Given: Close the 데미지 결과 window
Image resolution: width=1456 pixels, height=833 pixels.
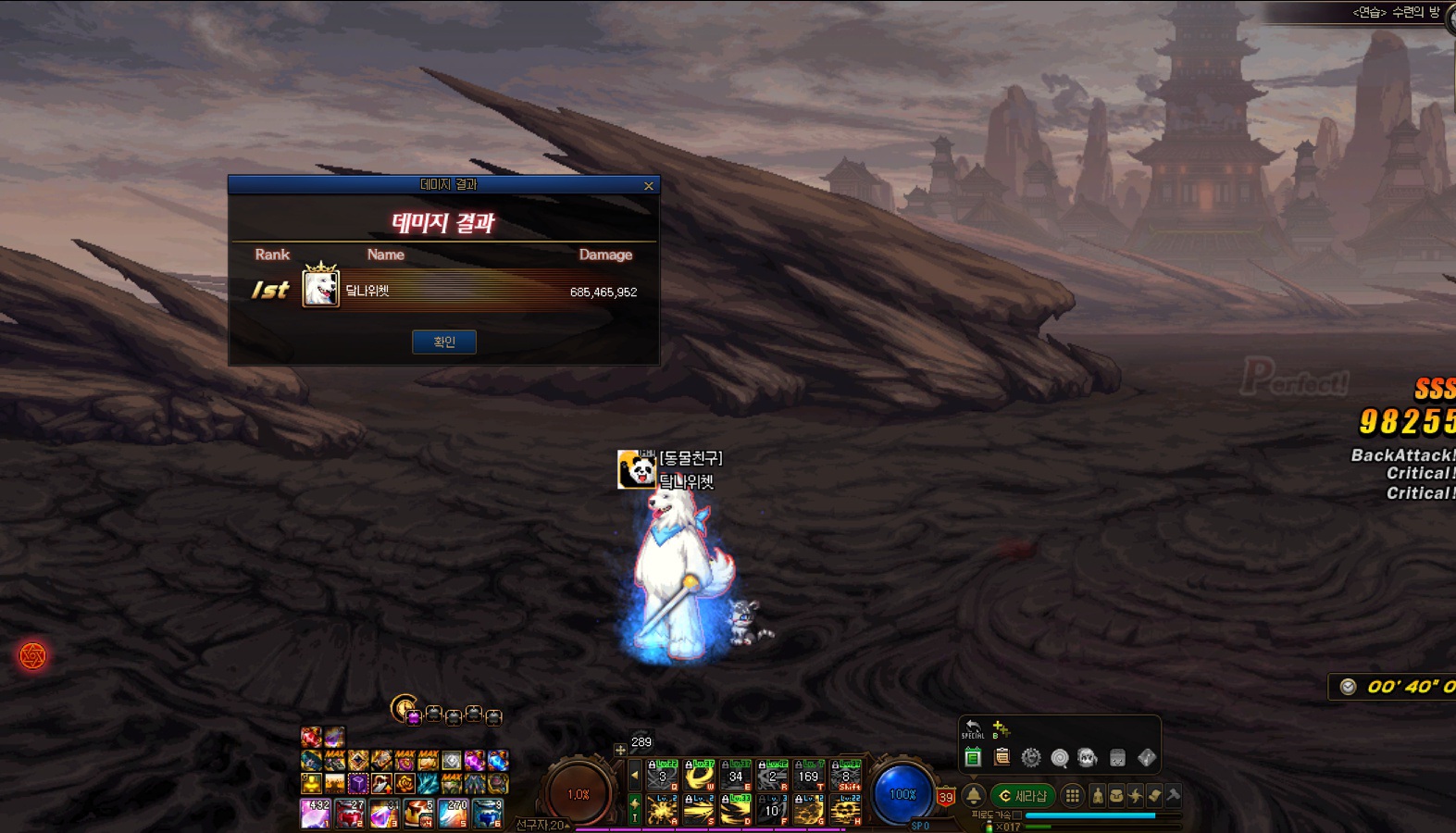Looking at the screenshot, I should click(649, 186).
